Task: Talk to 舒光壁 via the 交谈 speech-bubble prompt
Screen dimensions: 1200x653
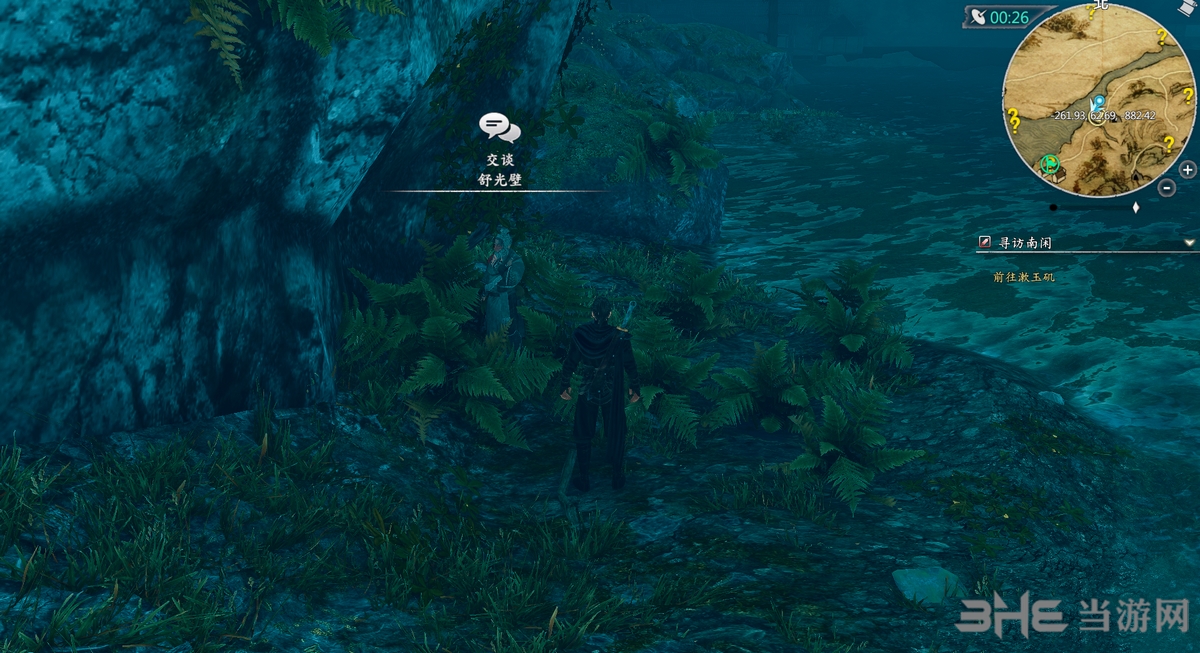Action: [500, 127]
